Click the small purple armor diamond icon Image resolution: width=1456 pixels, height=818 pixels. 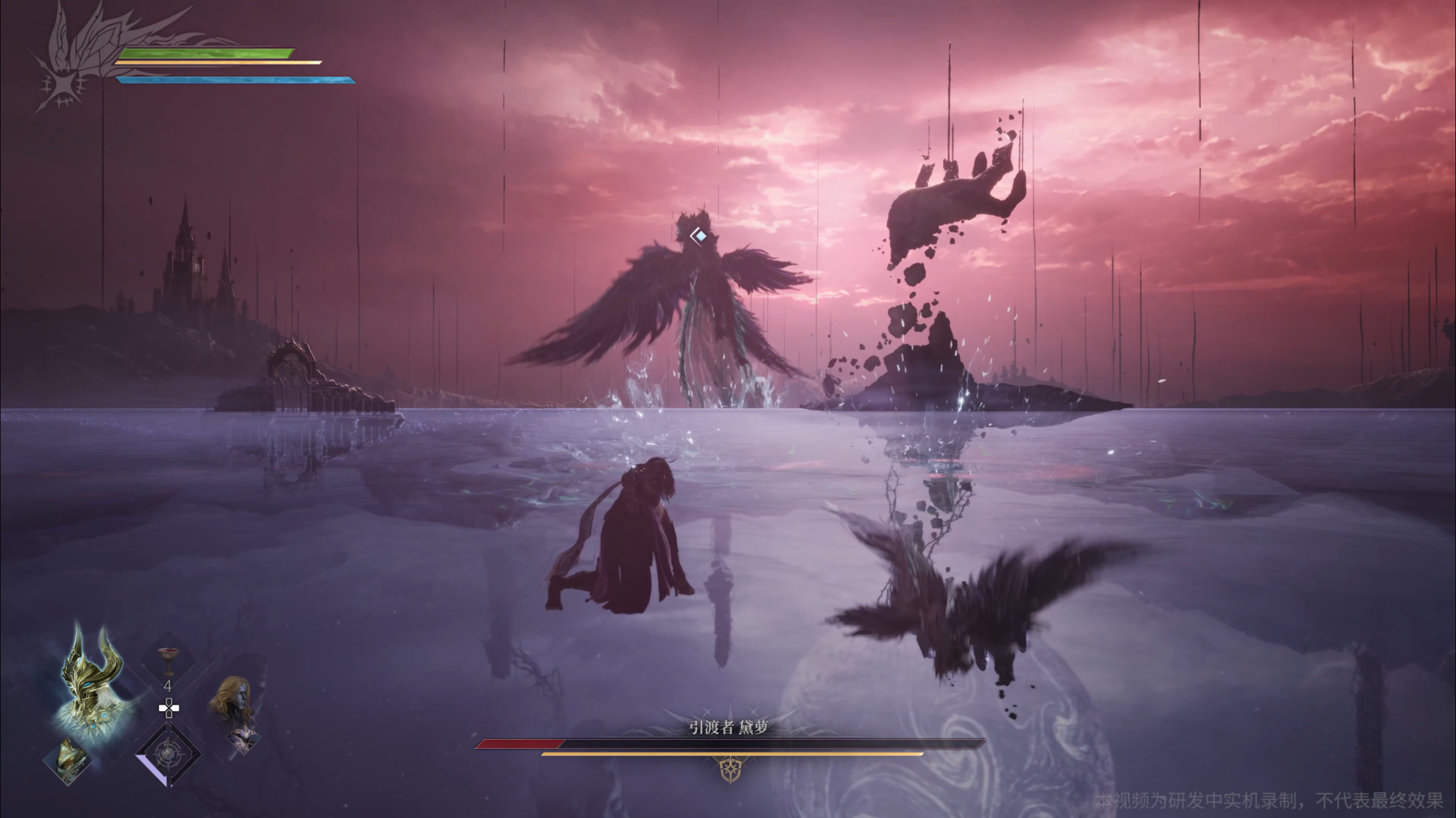(x=243, y=739)
